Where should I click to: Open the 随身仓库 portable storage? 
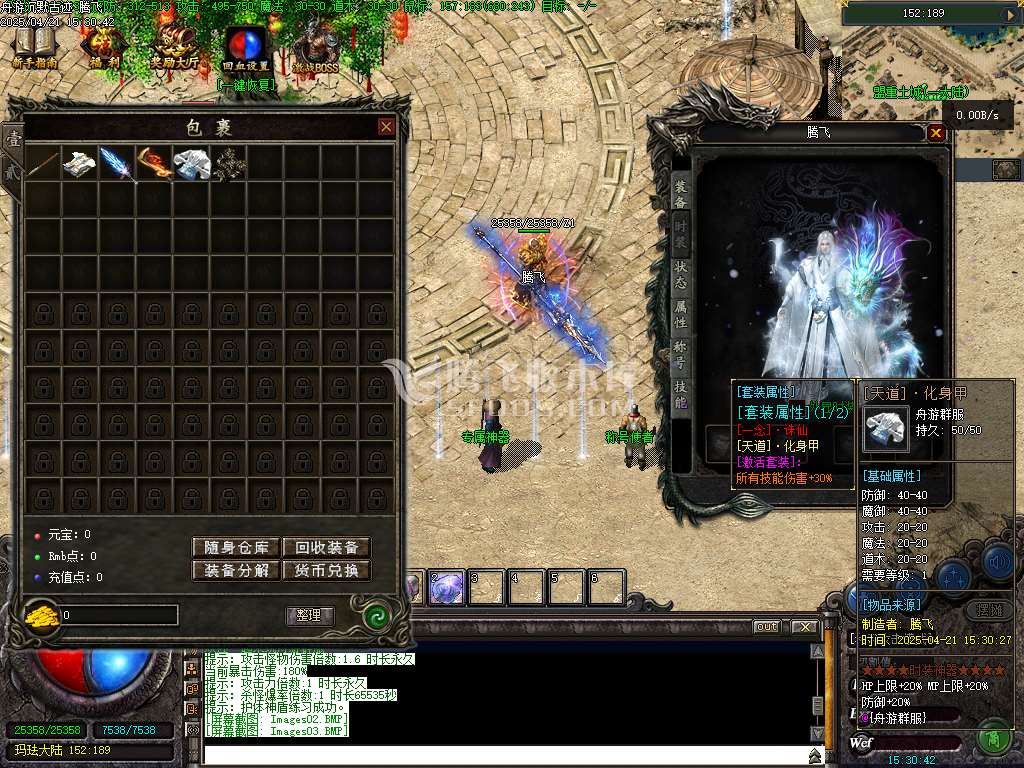[x=236, y=547]
